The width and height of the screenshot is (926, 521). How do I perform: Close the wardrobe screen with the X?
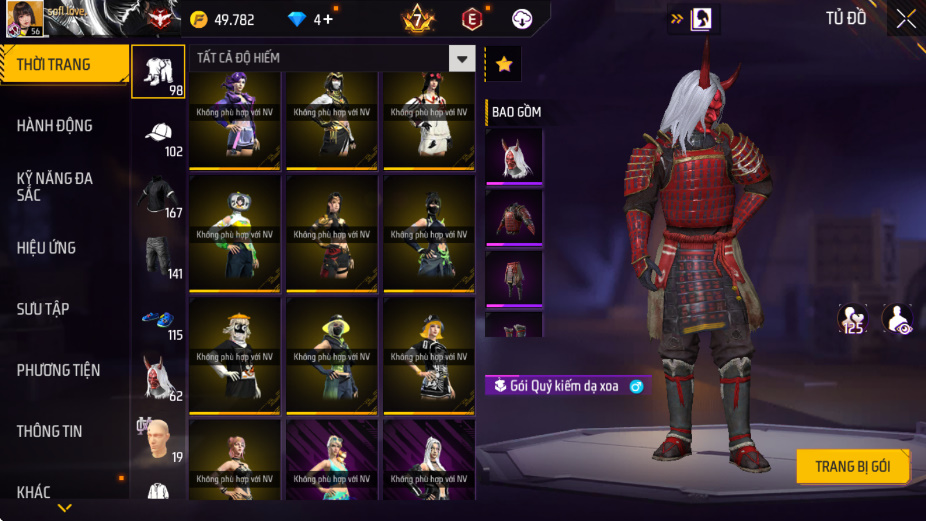[905, 19]
